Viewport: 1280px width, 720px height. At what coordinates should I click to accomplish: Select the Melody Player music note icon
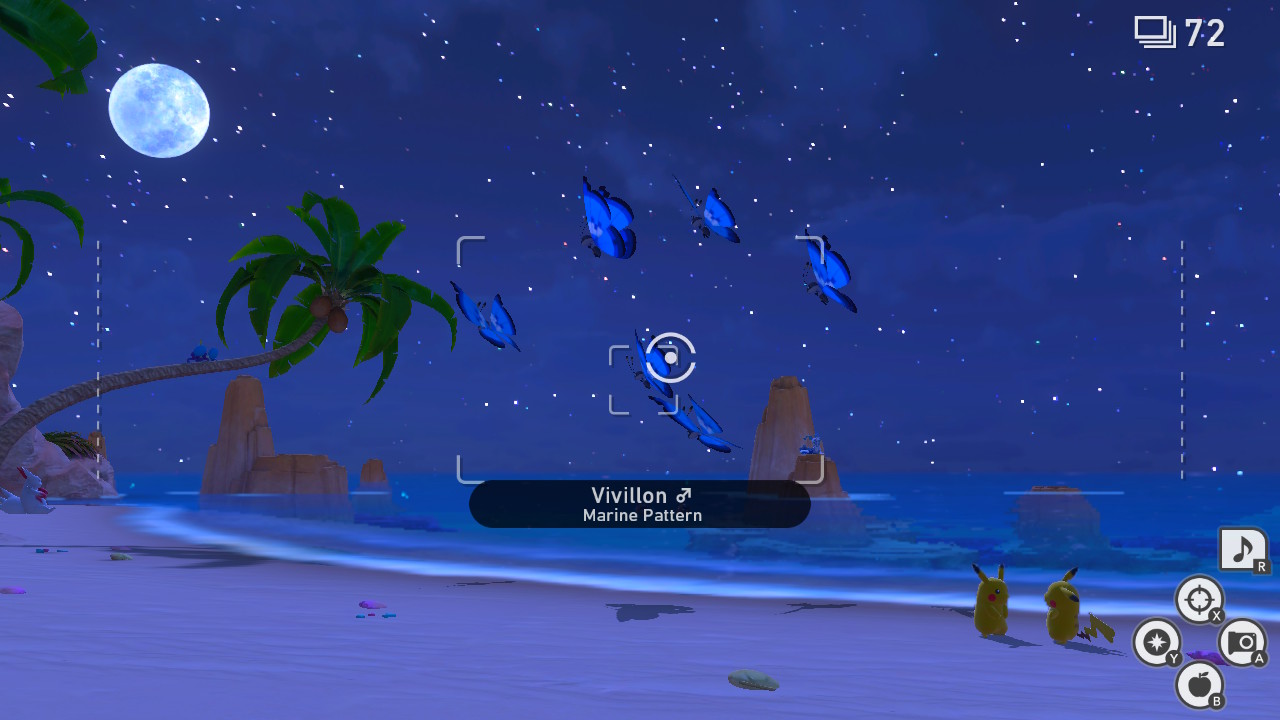[x=1243, y=549]
